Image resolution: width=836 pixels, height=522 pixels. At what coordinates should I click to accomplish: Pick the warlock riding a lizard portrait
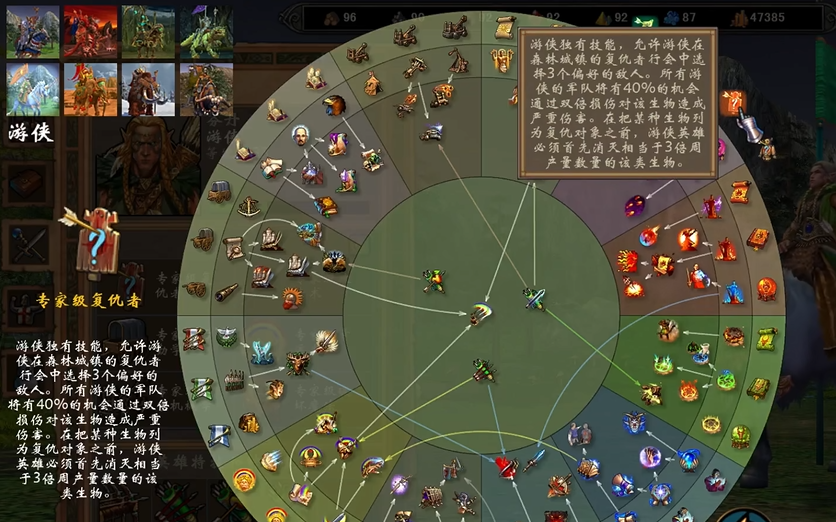click(x=206, y=31)
